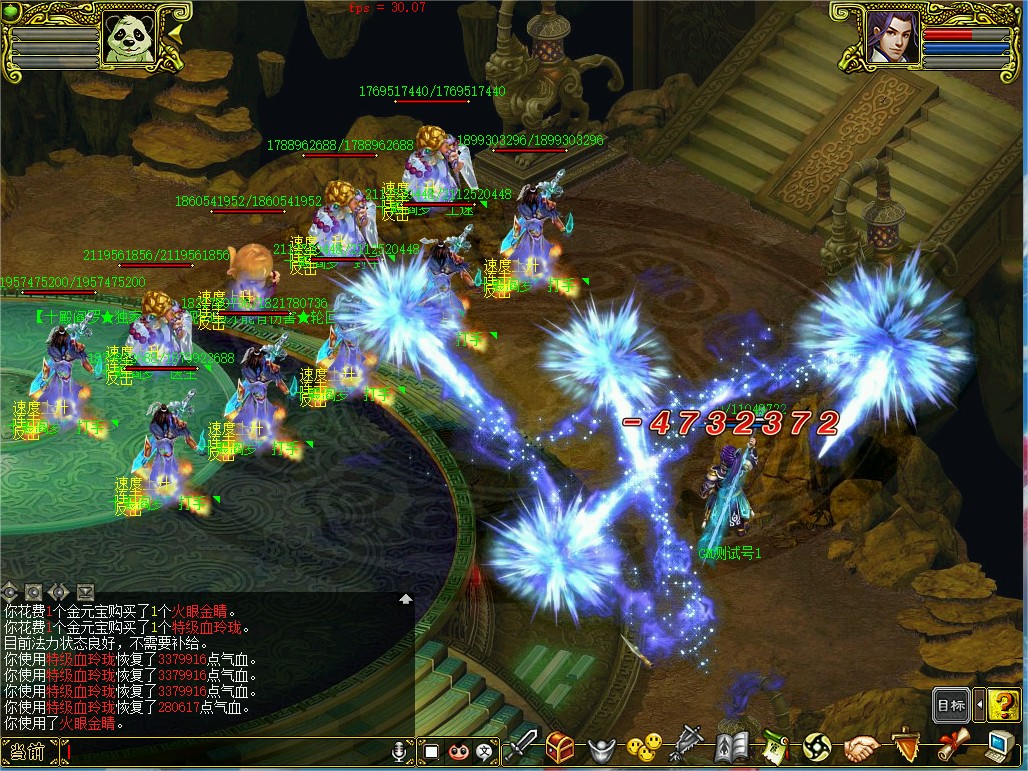Click the silver ingot shop icon
This screenshot has height=771, width=1028.
point(600,747)
